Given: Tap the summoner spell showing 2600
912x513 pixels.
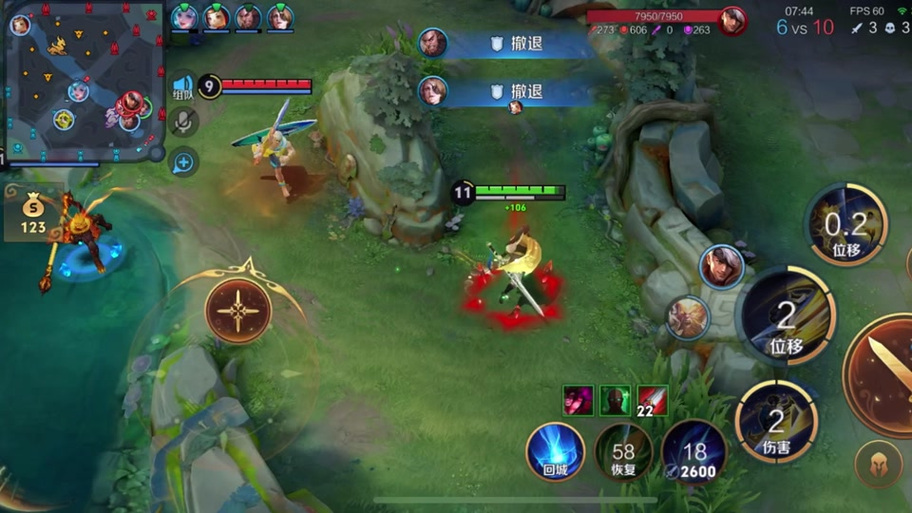Looking at the screenshot, I should [693, 451].
